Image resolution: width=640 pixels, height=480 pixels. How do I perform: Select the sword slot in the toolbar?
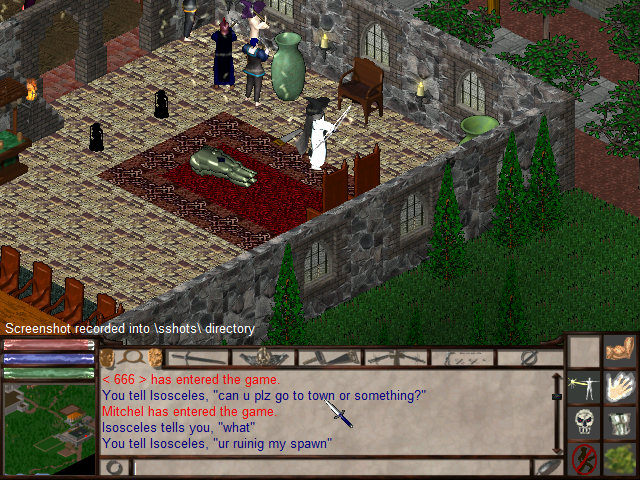click(198, 357)
